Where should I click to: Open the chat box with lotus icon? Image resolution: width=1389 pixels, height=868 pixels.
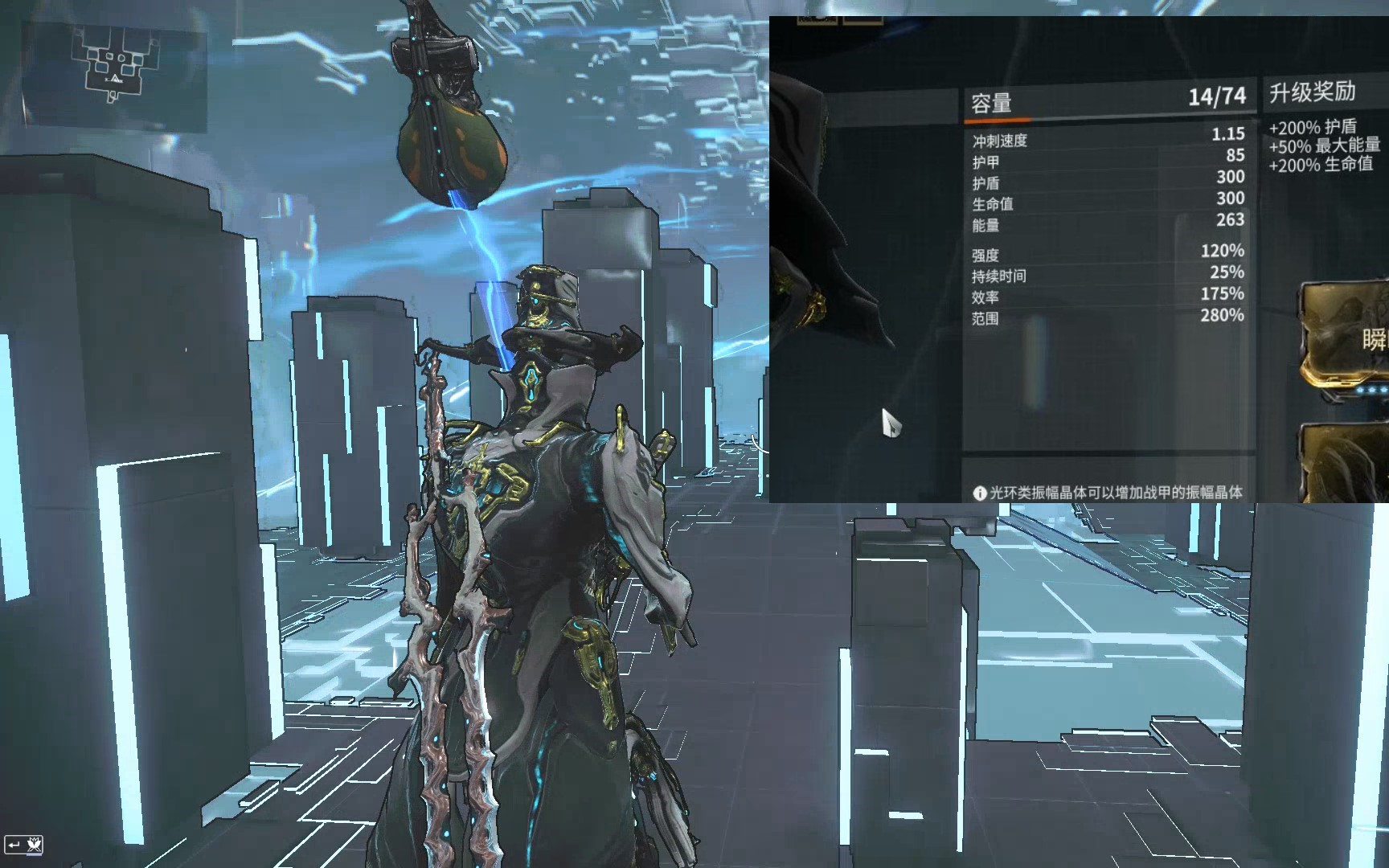pos(24,845)
